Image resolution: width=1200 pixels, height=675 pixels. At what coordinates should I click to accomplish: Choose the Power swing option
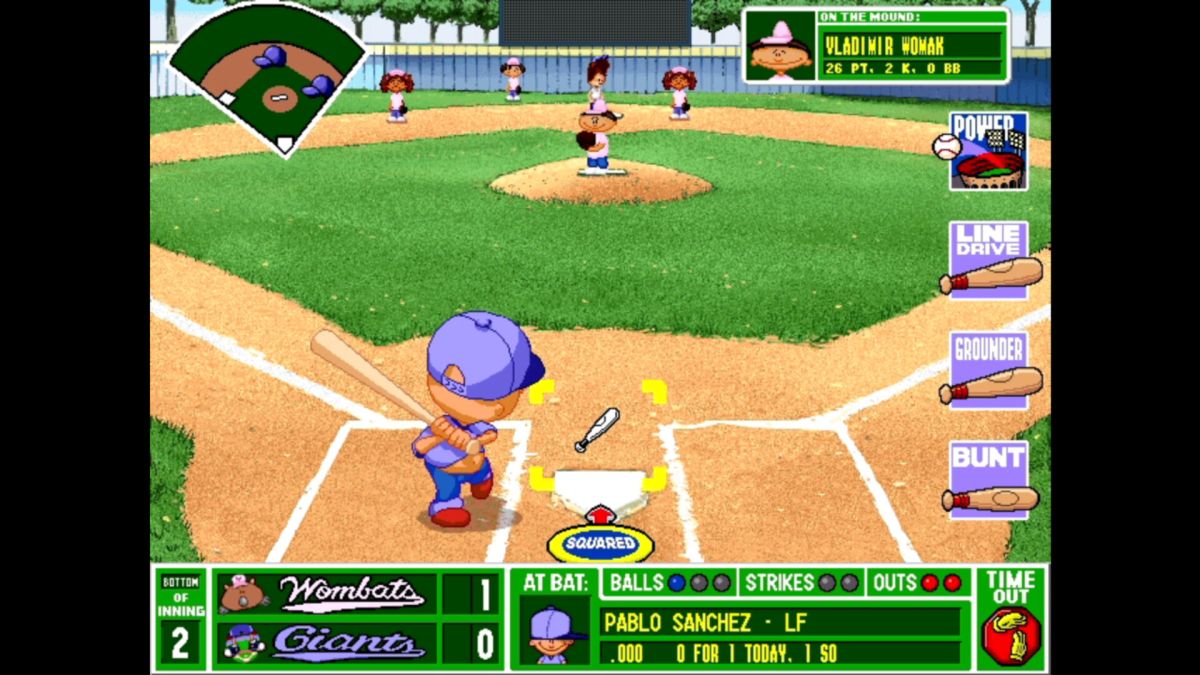988,150
